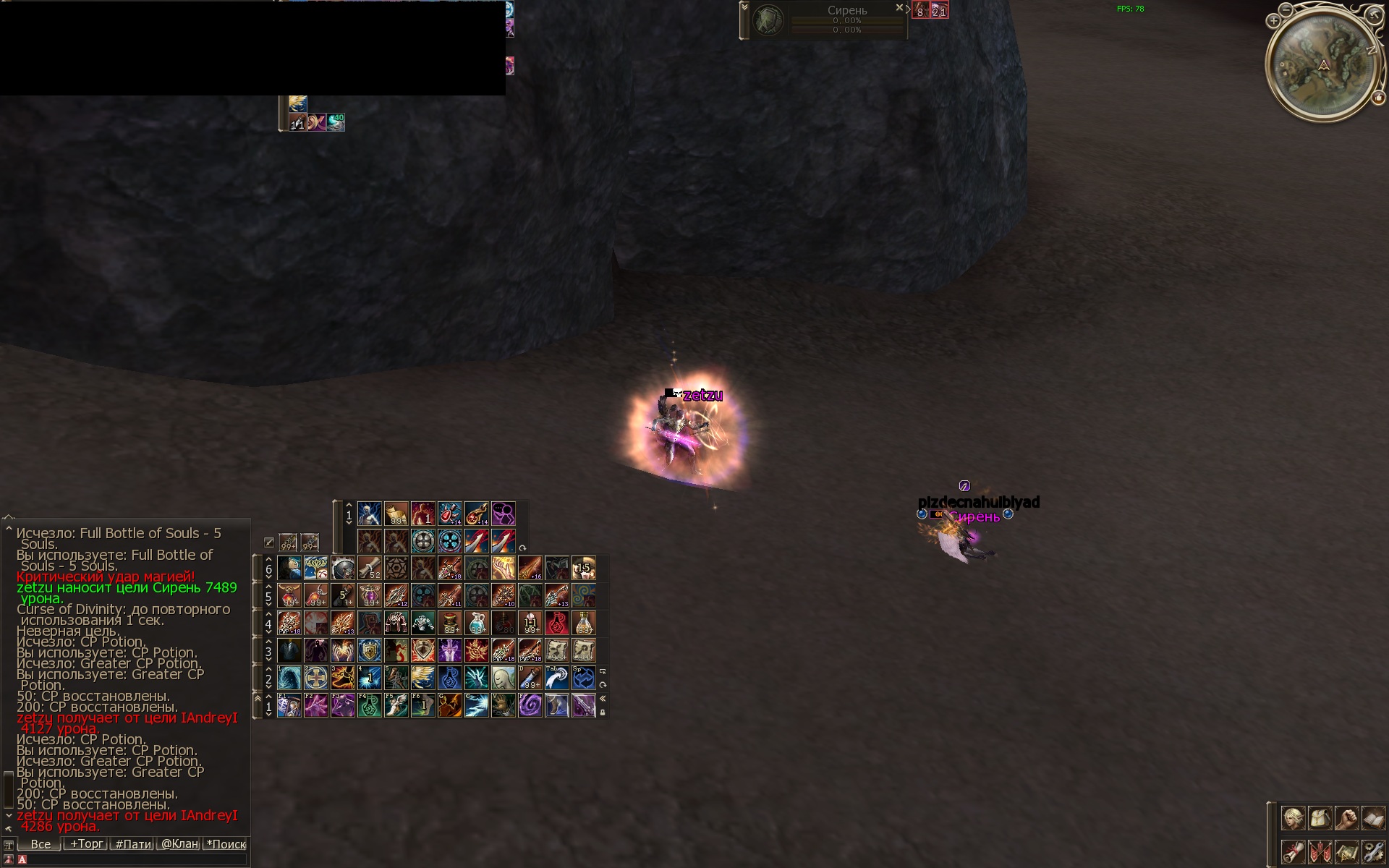This screenshot has width=1389, height=868.
Task: Show the *Поиск chat tab
Action: point(226,843)
